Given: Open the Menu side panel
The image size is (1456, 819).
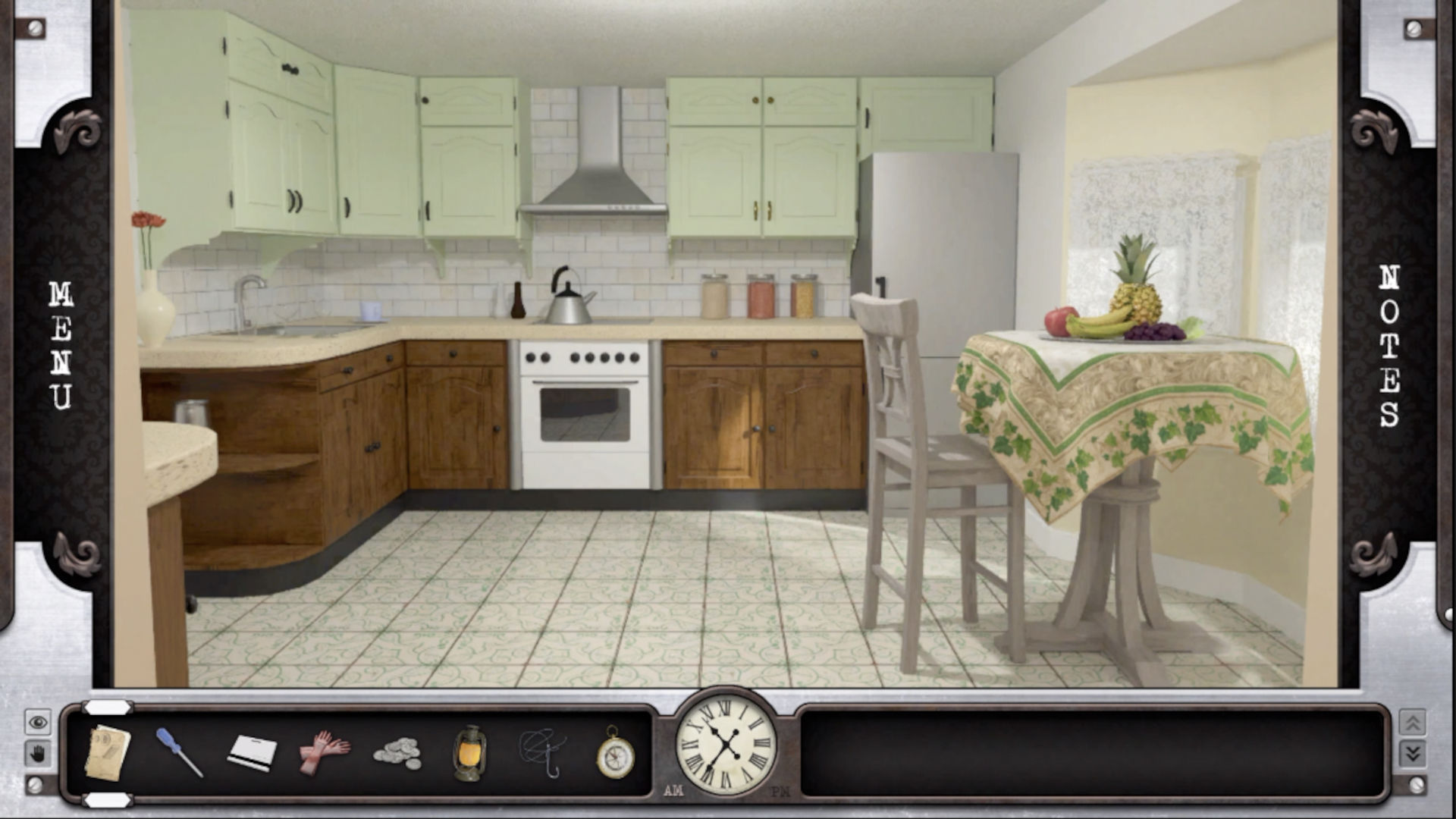Looking at the screenshot, I should (x=61, y=345).
